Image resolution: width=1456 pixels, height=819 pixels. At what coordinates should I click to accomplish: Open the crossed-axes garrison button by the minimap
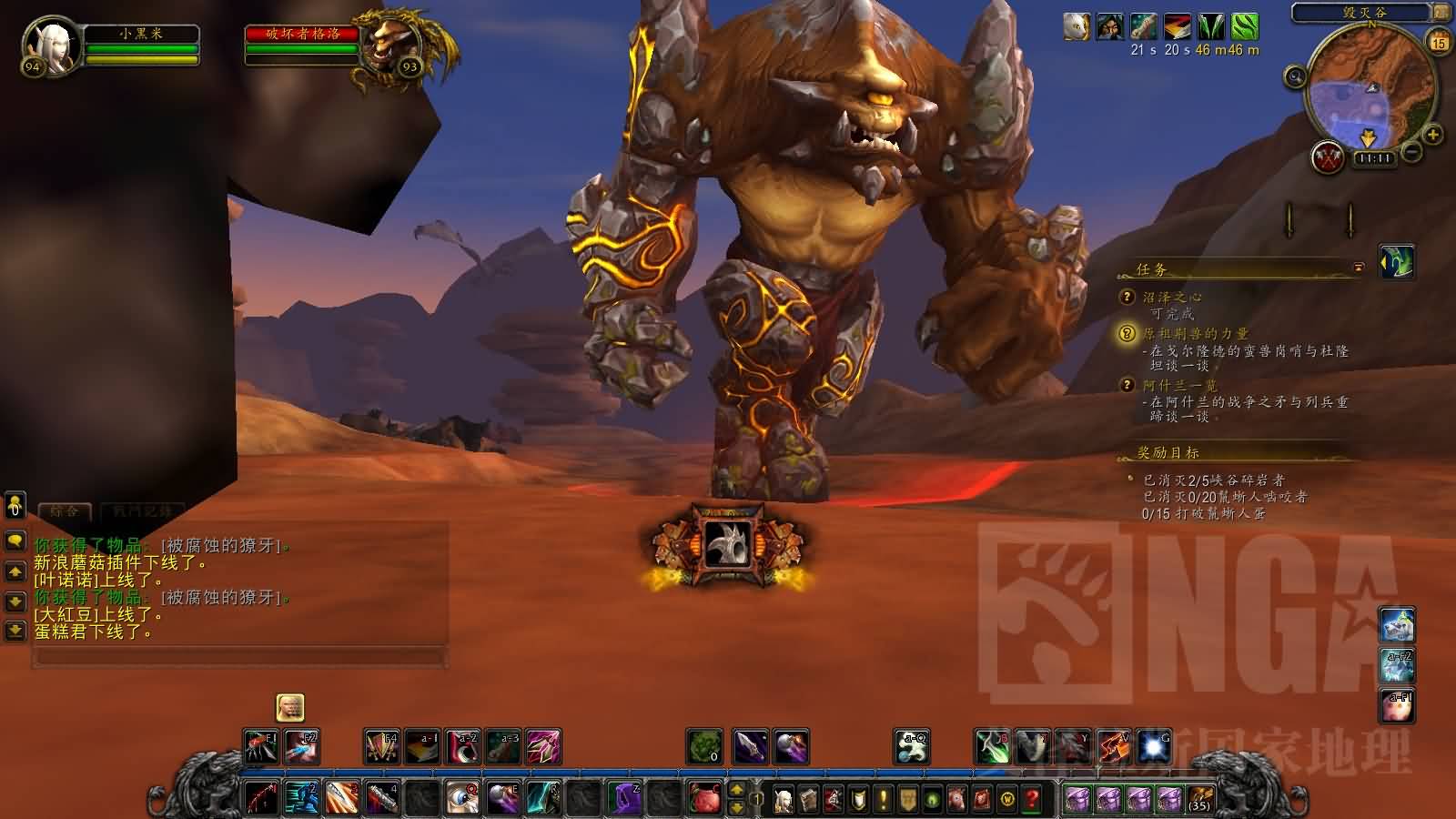(1329, 157)
